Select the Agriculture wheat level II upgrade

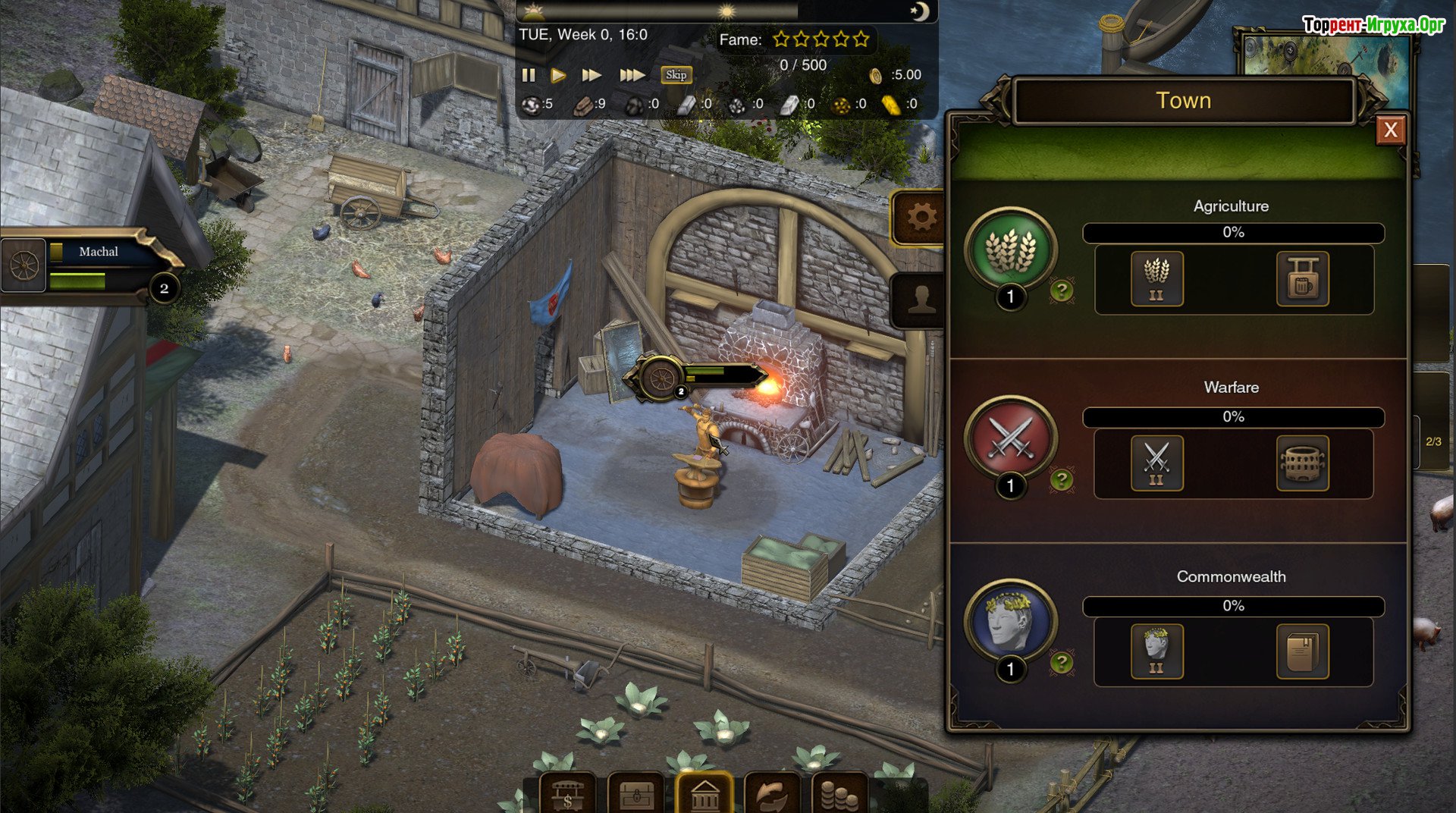tap(1156, 279)
